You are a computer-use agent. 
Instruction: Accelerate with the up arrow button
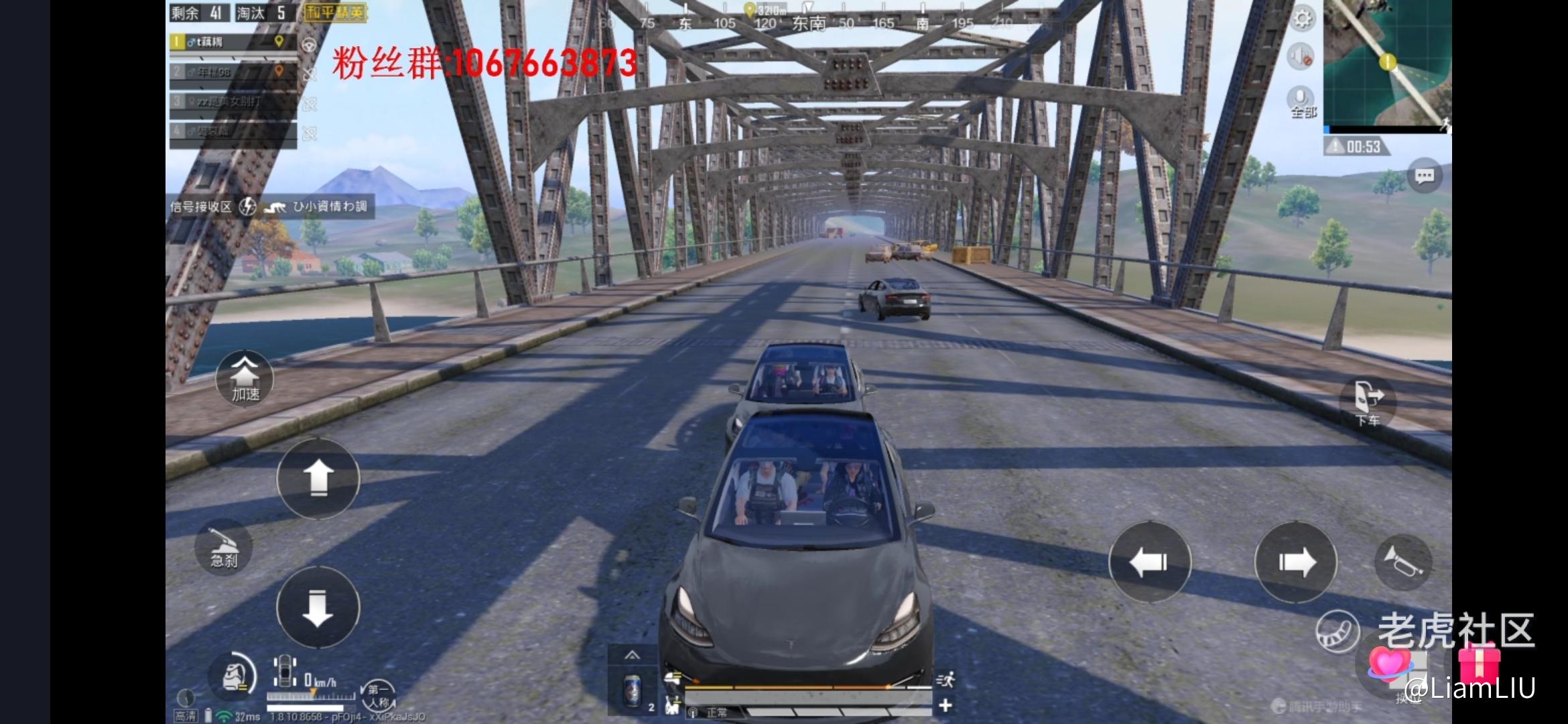pyautogui.click(x=318, y=478)
